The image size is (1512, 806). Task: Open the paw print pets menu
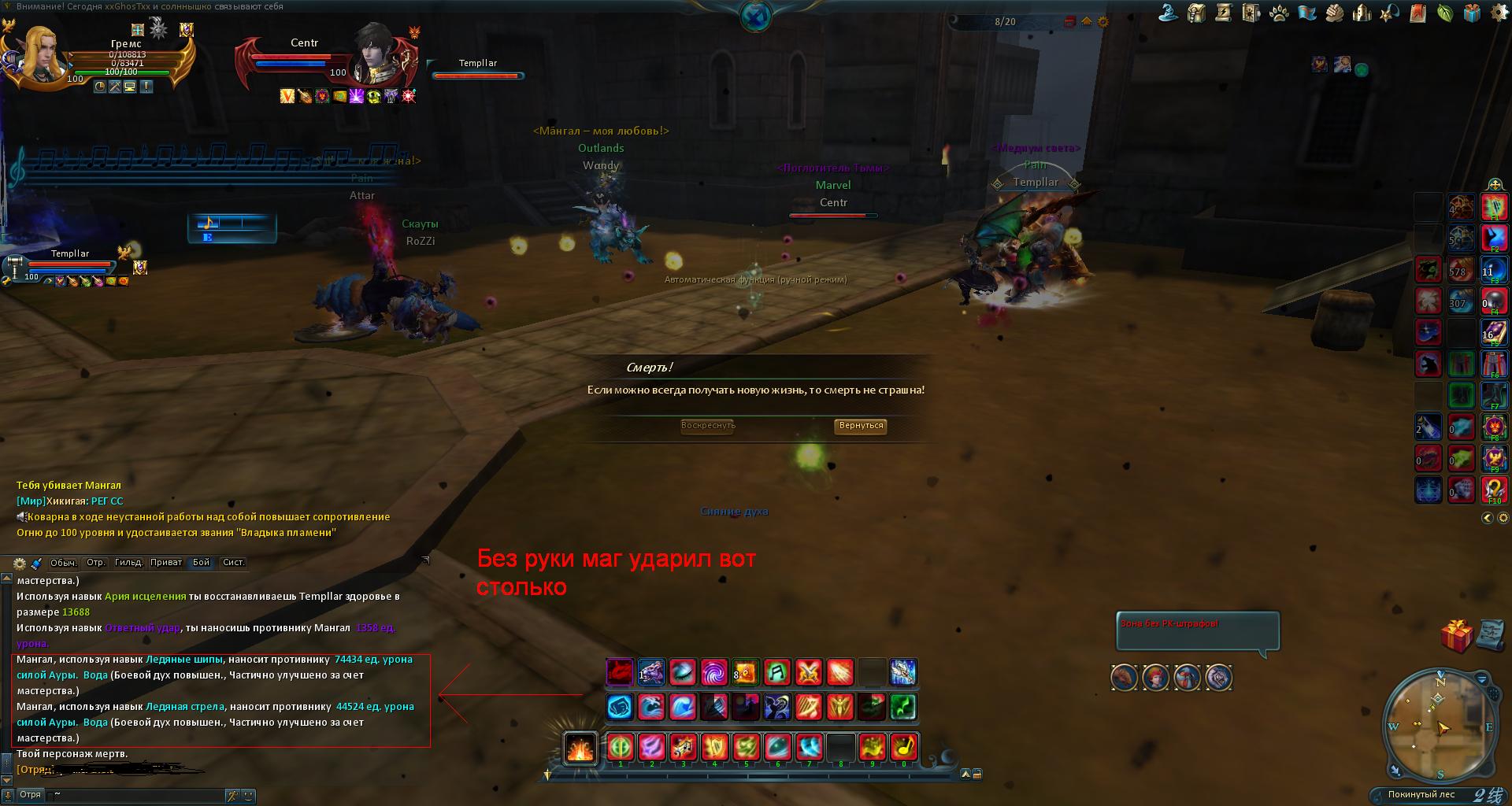point(1279,13)
